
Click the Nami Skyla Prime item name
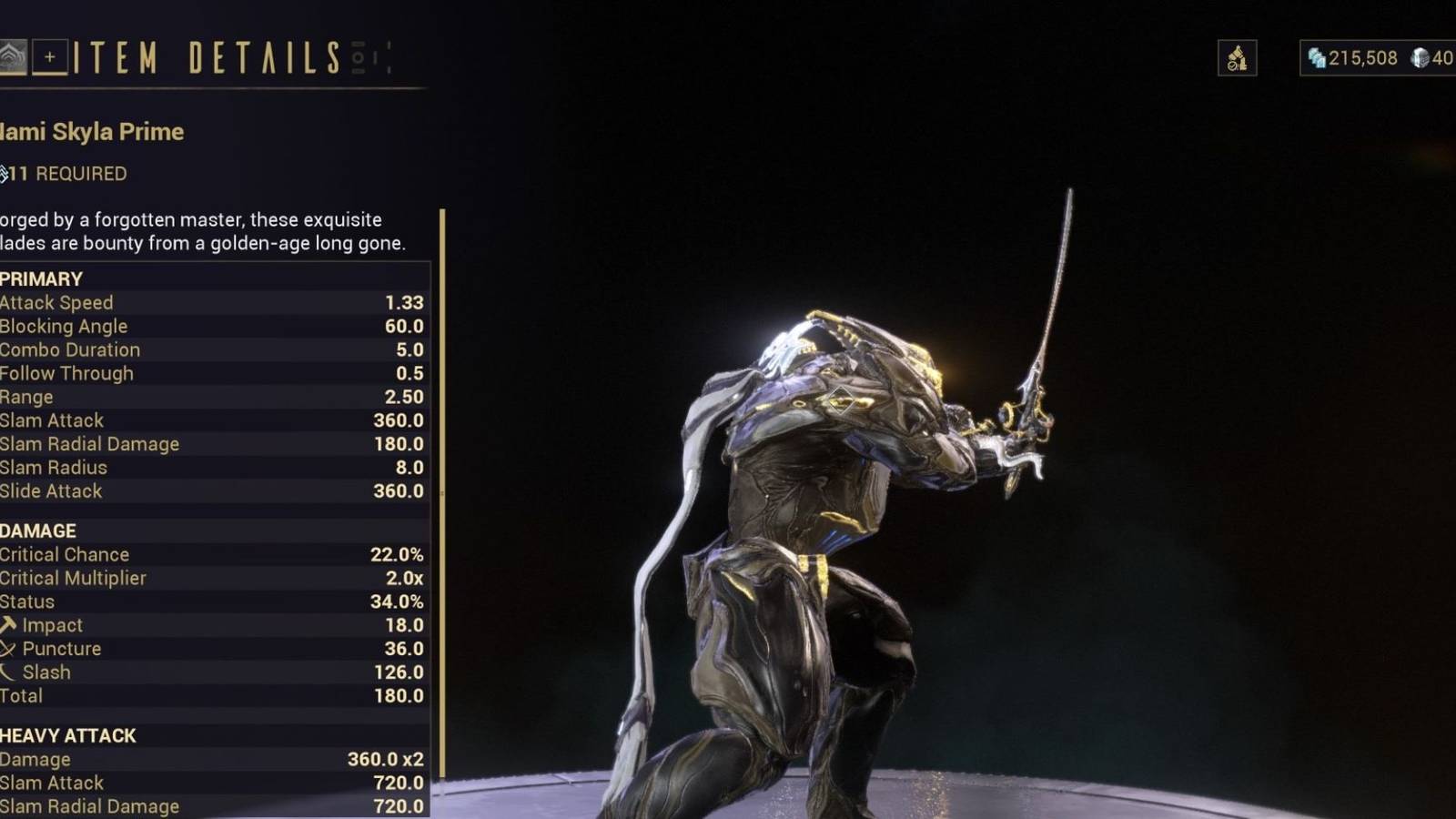pyautogui.click(x=91, y=132)
